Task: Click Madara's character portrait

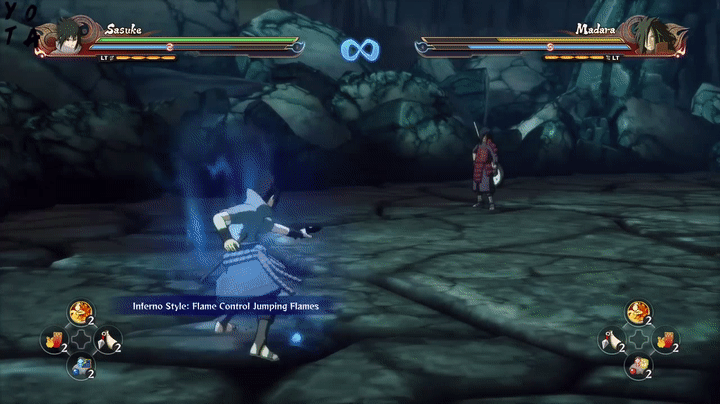Action: coord(652,38)
